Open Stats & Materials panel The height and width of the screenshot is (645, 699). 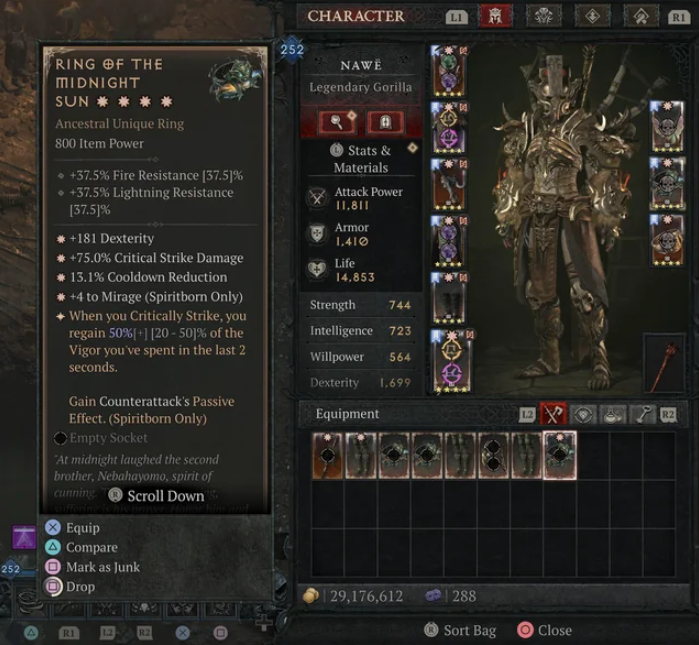coord(360,159)
